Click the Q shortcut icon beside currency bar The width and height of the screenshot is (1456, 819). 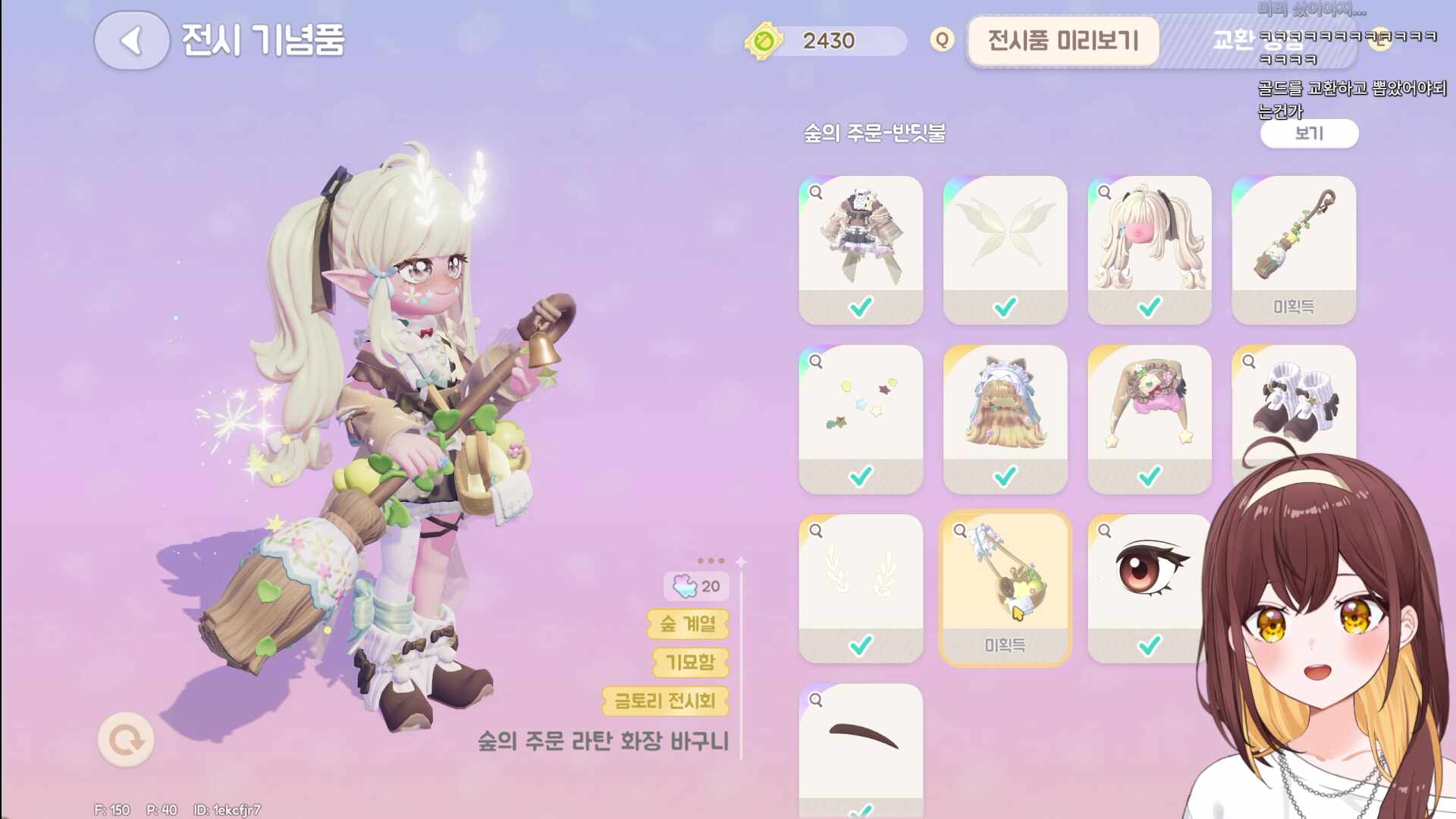940,41
